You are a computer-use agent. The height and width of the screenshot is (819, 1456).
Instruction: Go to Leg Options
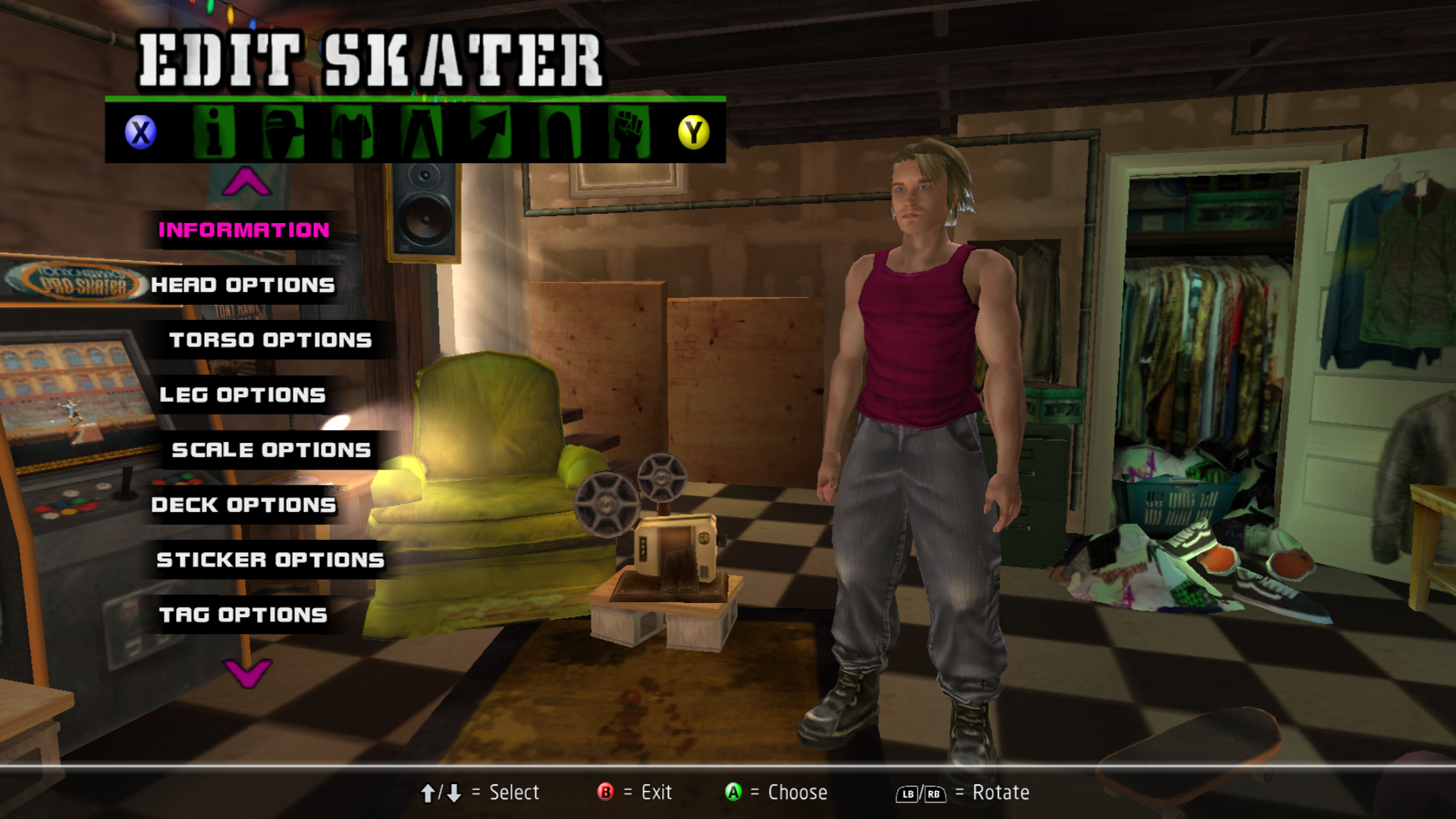[243, 395]
